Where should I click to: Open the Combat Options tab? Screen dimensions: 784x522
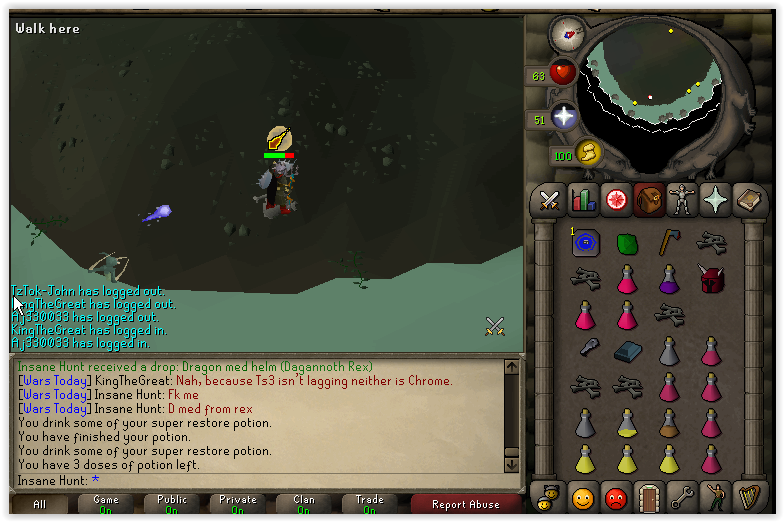pyautogui.click(x=548, y=200)
